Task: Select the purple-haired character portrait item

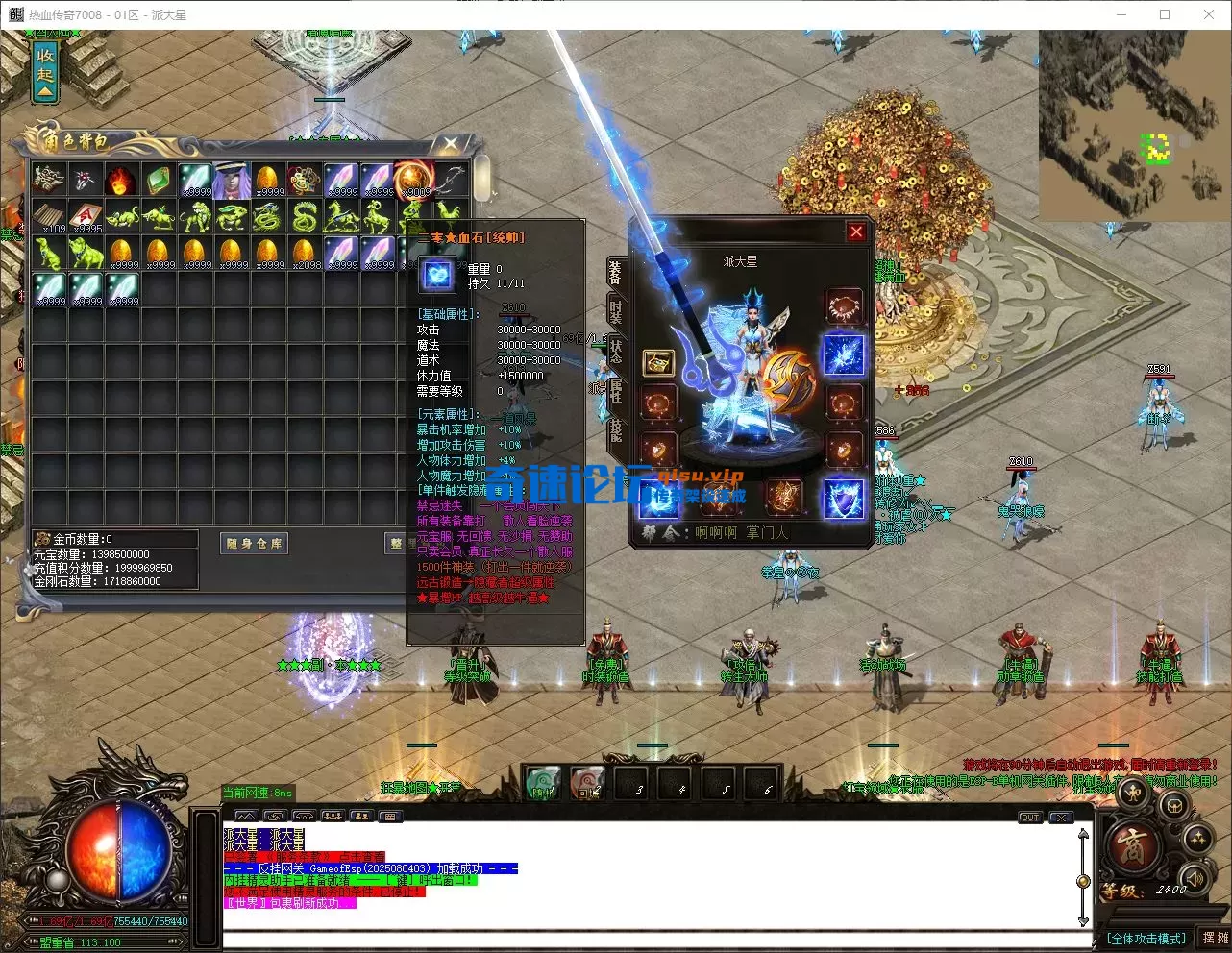Action: coord(231,180)
